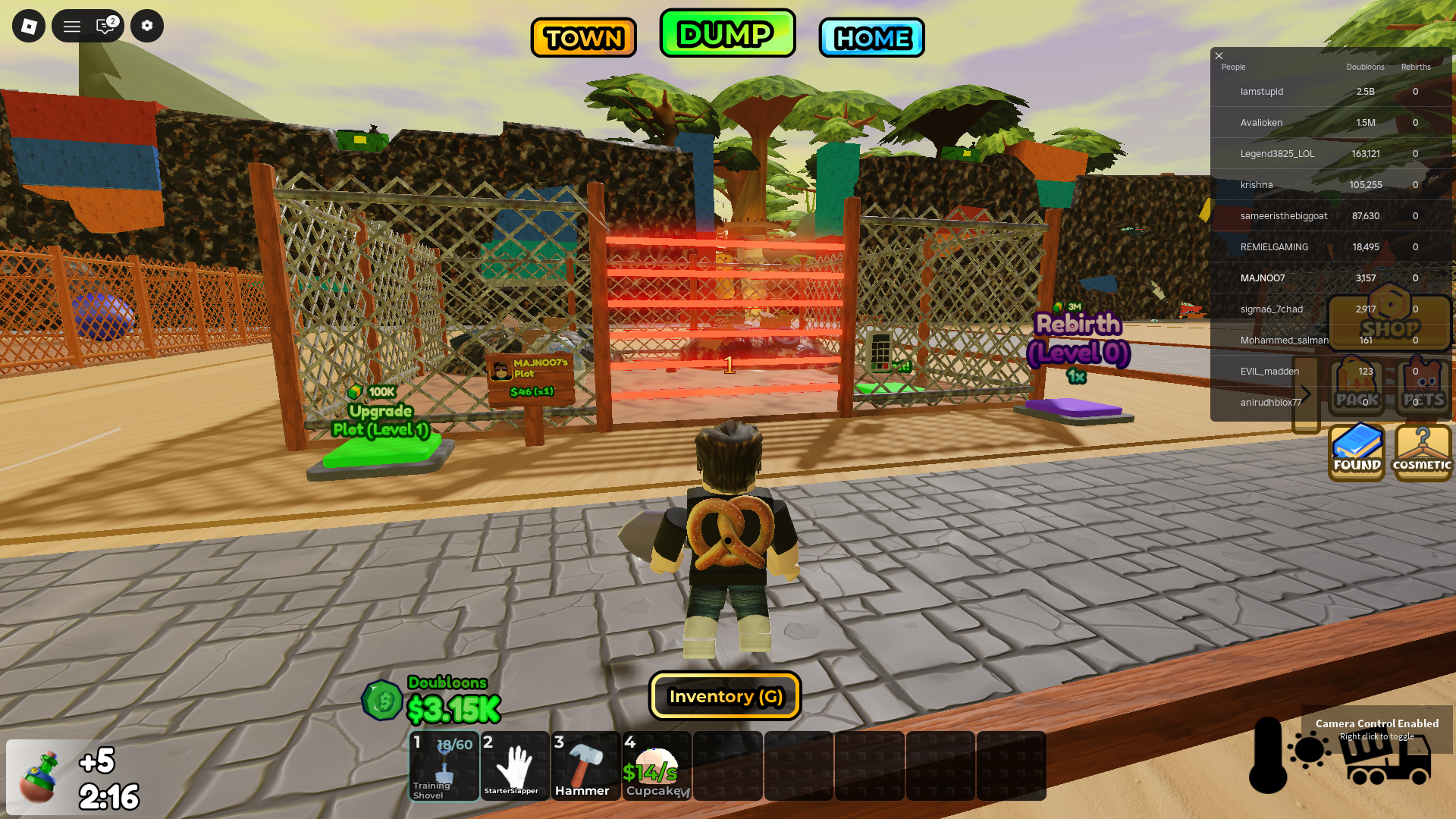Open the COSMETIC menu
Image resolution: width=1456 pixels, height=819 pixels.
tap(1423, 453)
